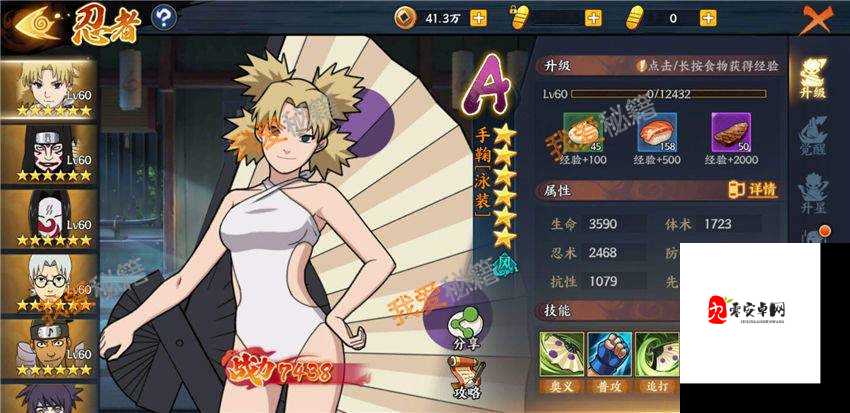Open the question mark help button
The image size is (850, 413).
(x=164, y=17)
